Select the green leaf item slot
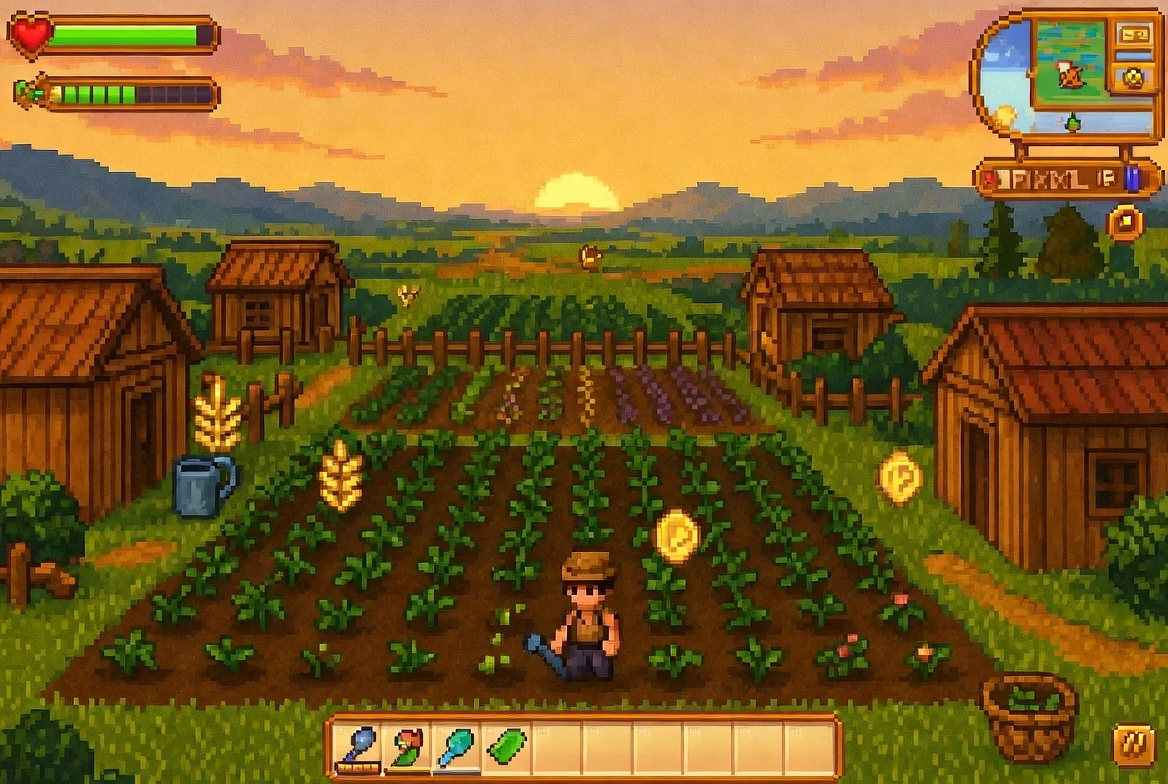Viewport: 1168px width, 784px height. tap(506, 747)
